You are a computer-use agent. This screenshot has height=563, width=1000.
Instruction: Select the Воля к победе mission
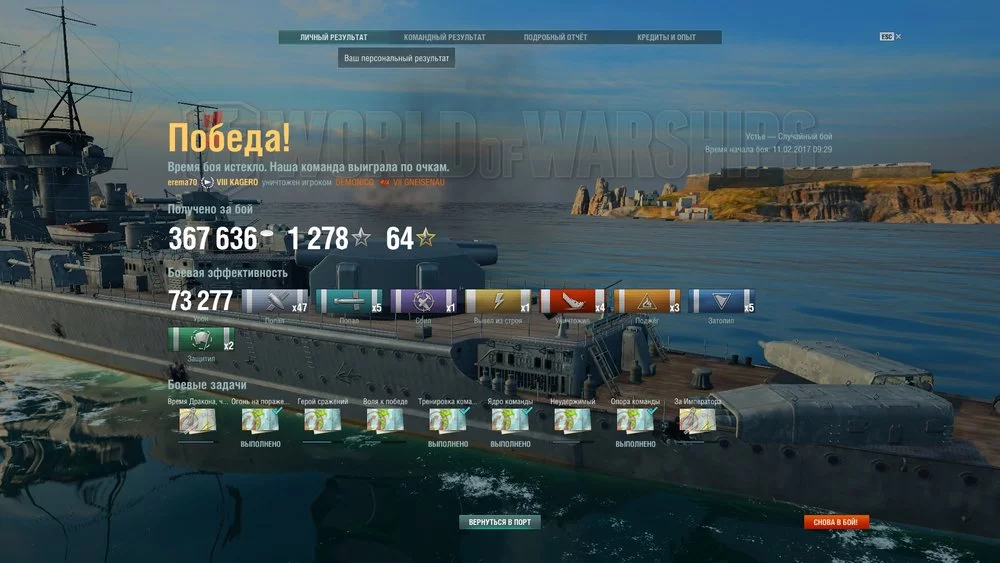385,421
